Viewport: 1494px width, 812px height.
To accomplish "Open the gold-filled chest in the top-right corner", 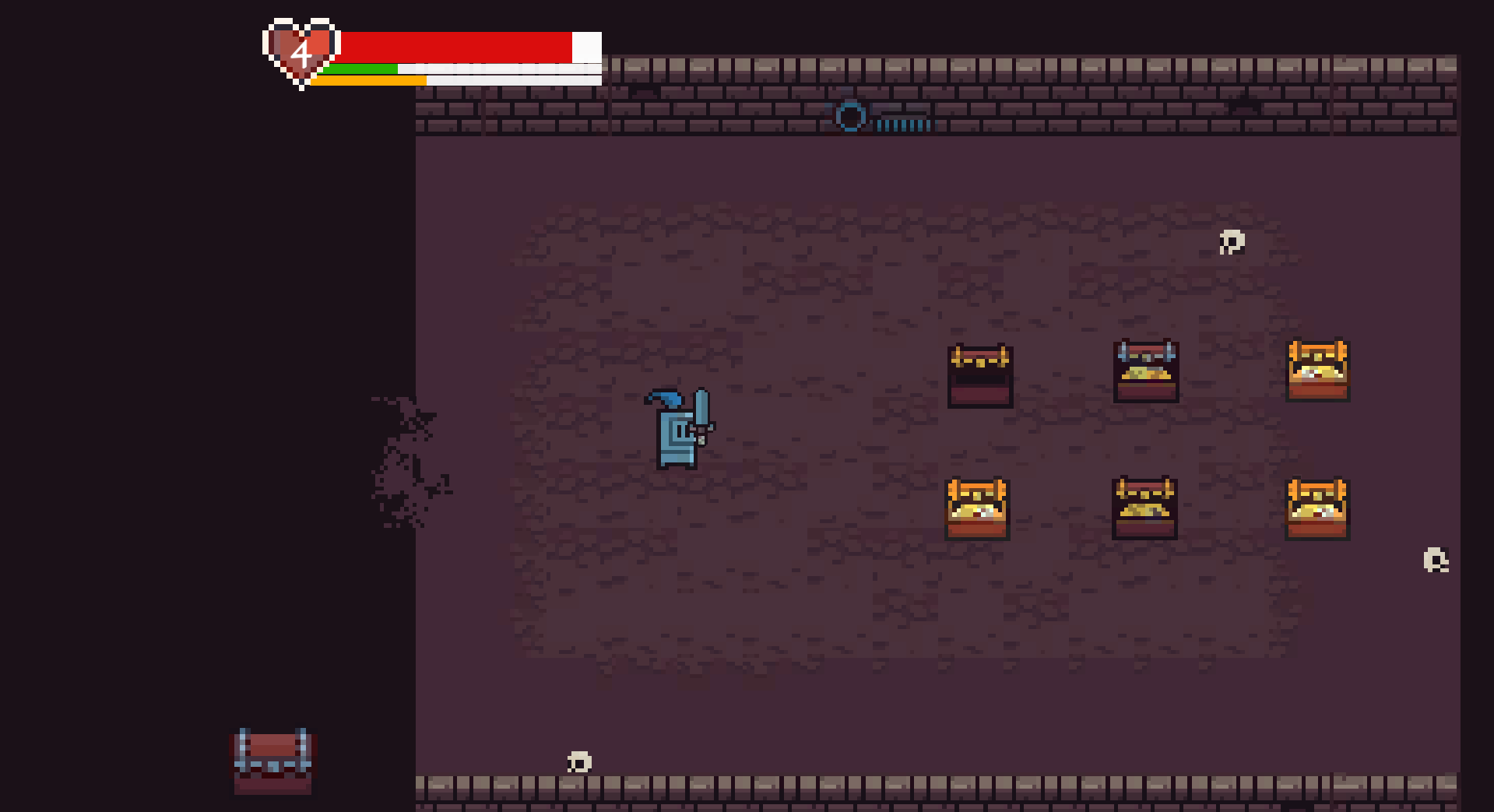I will point(1317,371).
